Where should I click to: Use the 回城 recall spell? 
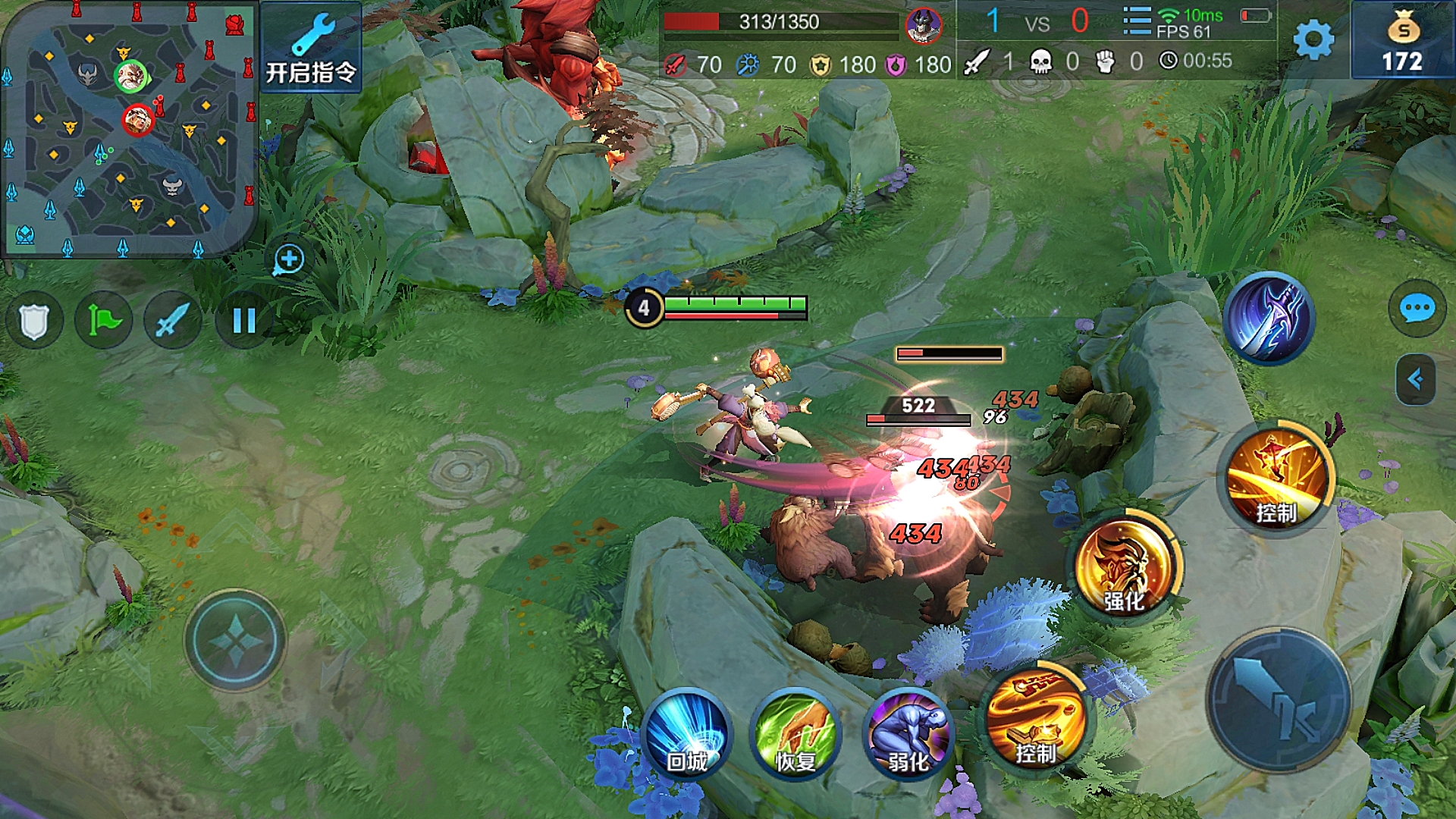click(688, 734)
